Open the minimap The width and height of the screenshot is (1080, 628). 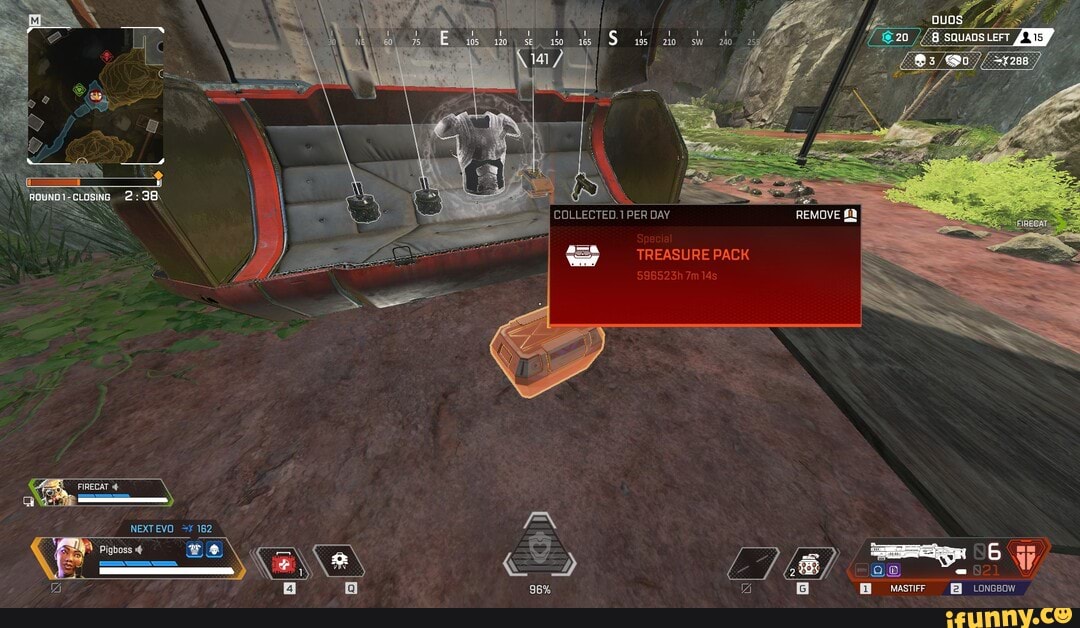(95, 95)
